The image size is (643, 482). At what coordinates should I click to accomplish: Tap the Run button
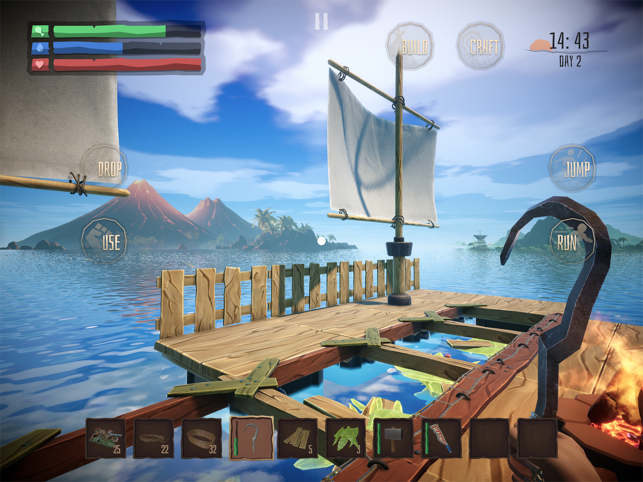(567, 240)
